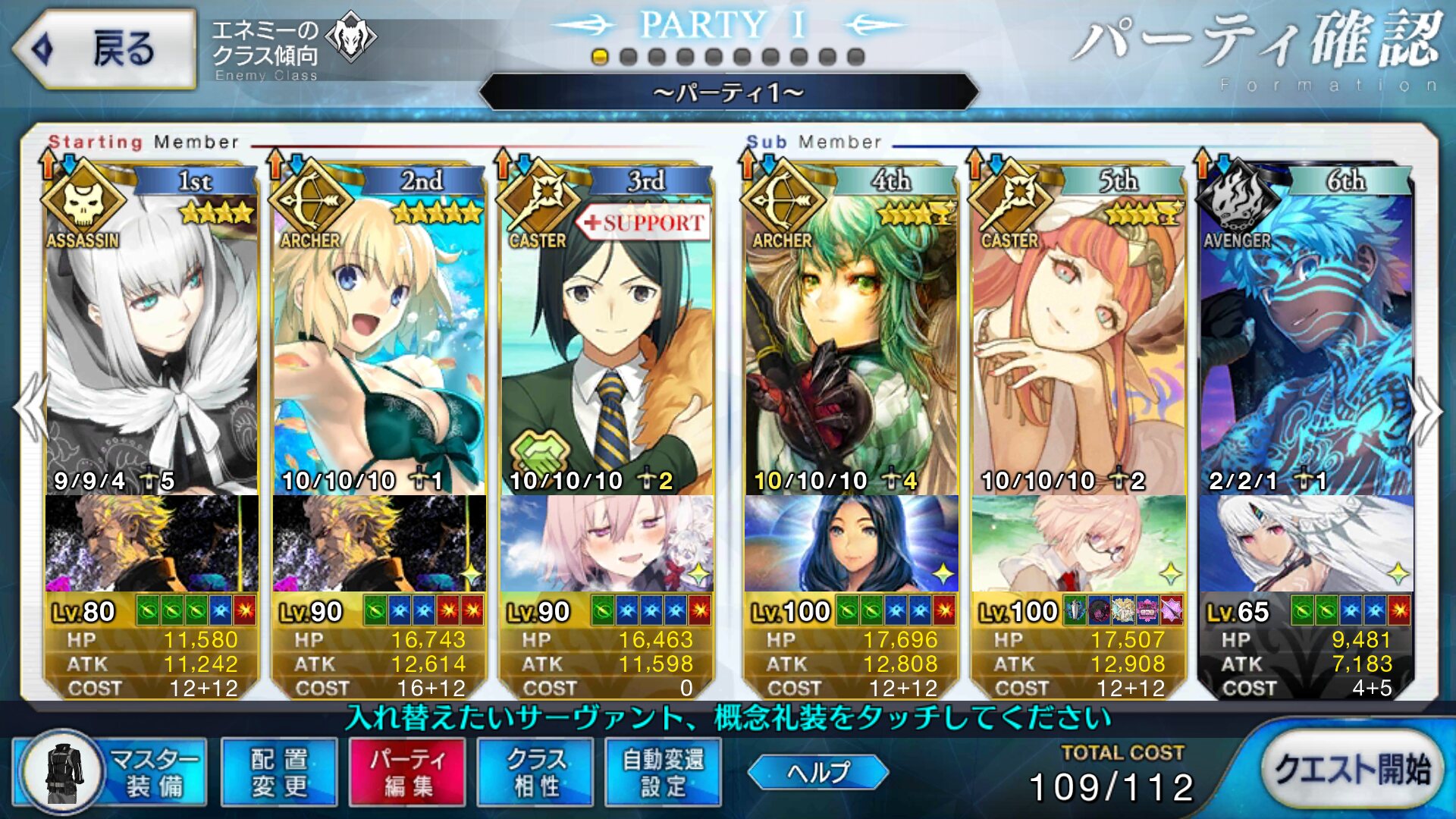1456x819 pixels.
Task: Open the ヘルプ help button
Action: (817, 772)
